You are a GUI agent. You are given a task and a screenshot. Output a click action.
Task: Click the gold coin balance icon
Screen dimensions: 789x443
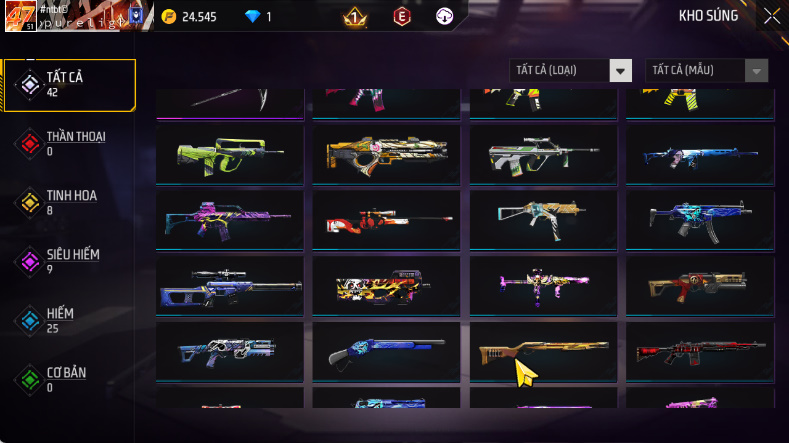[x=168, y=17]
